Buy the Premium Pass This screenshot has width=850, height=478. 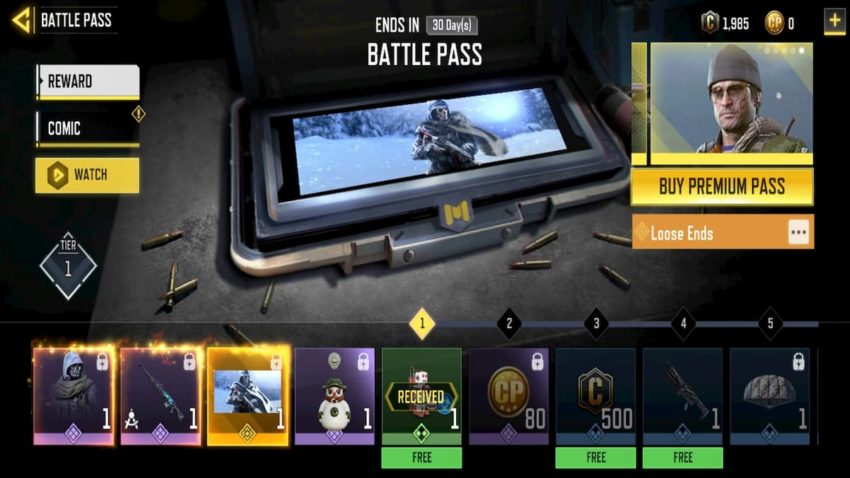coord(721,186)
